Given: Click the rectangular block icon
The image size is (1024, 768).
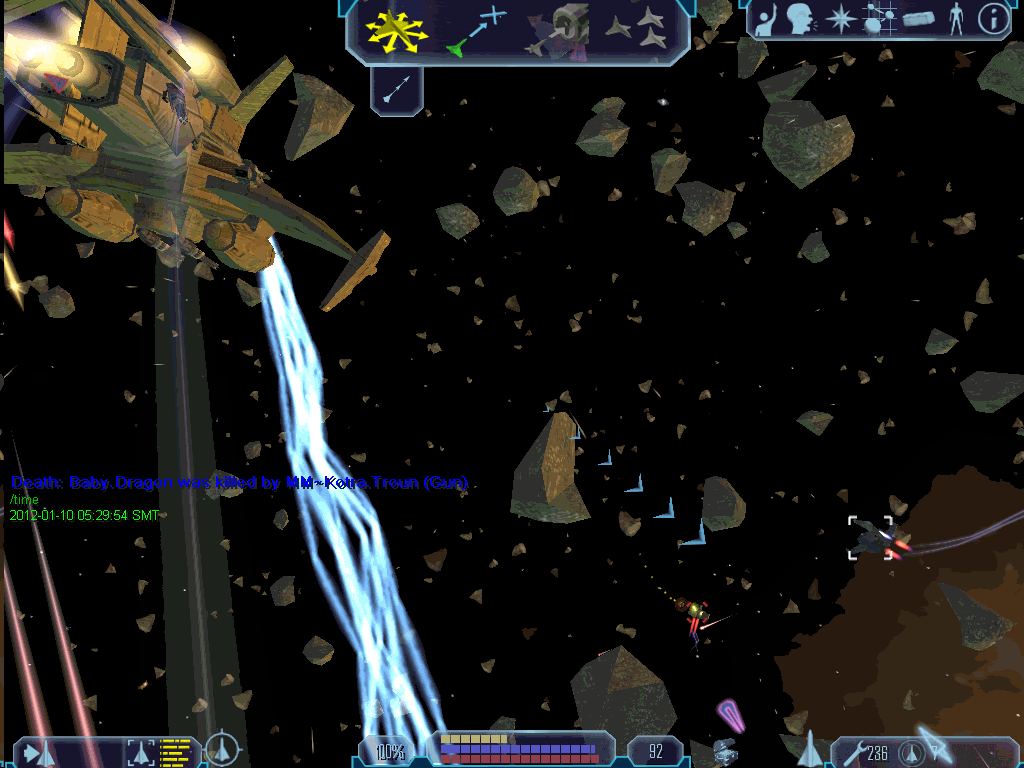Looking at the screenshot, I should tap(918, 19).
